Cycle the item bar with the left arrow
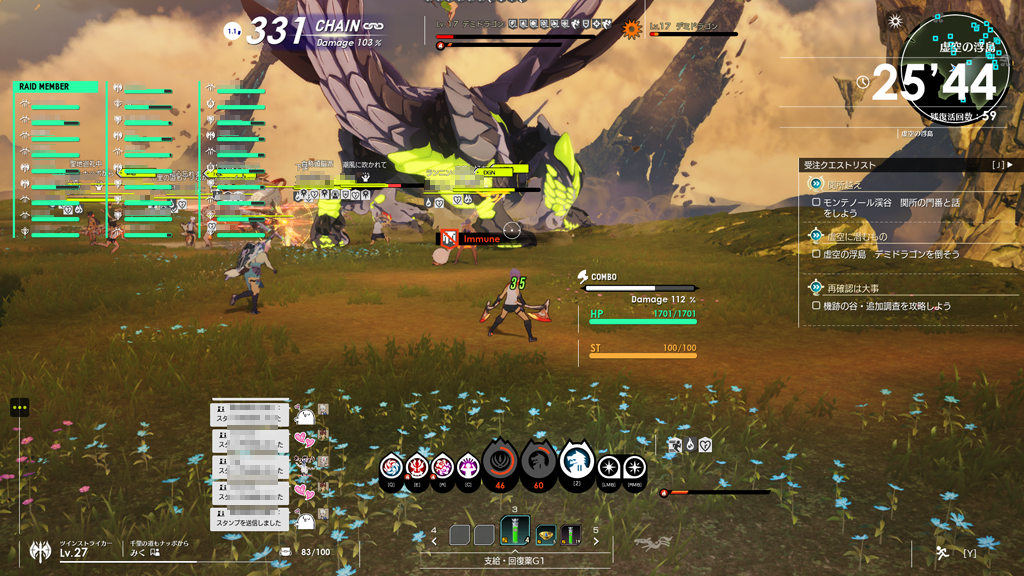The height and width of the screenshot is (576, 1024). tap(434, 541)
